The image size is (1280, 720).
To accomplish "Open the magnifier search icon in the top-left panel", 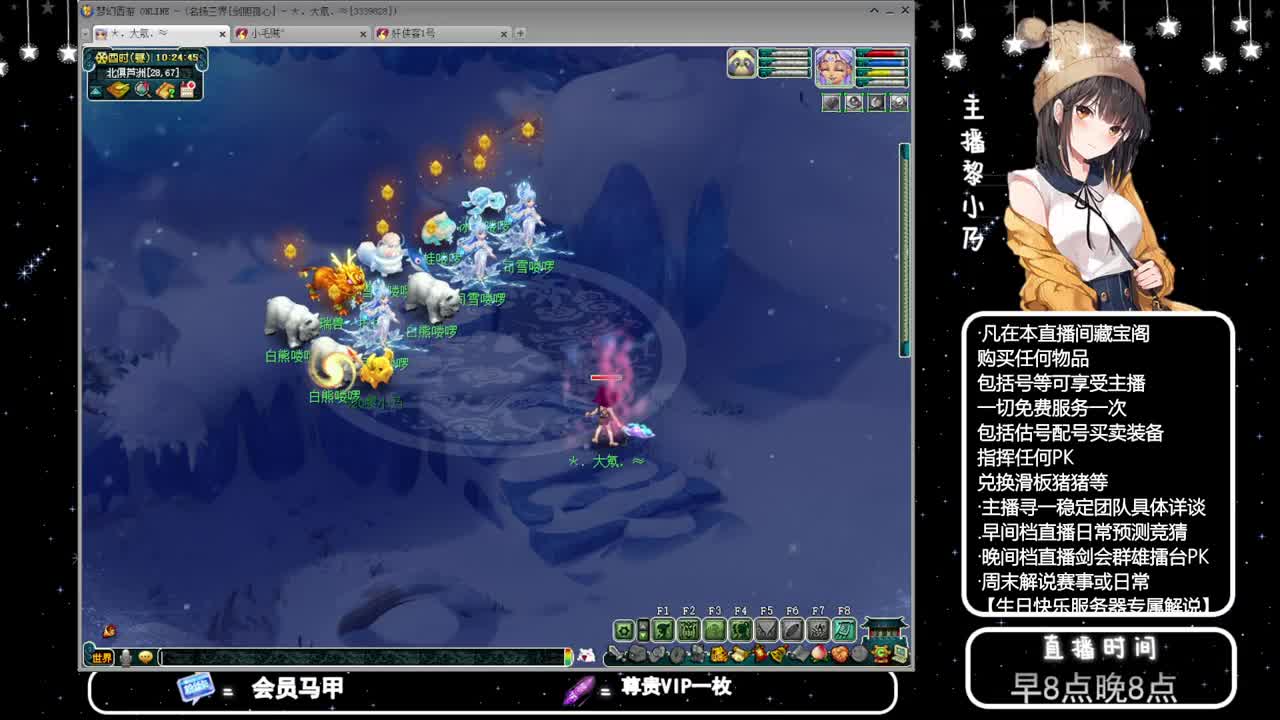I will click(x=143, y=89).
